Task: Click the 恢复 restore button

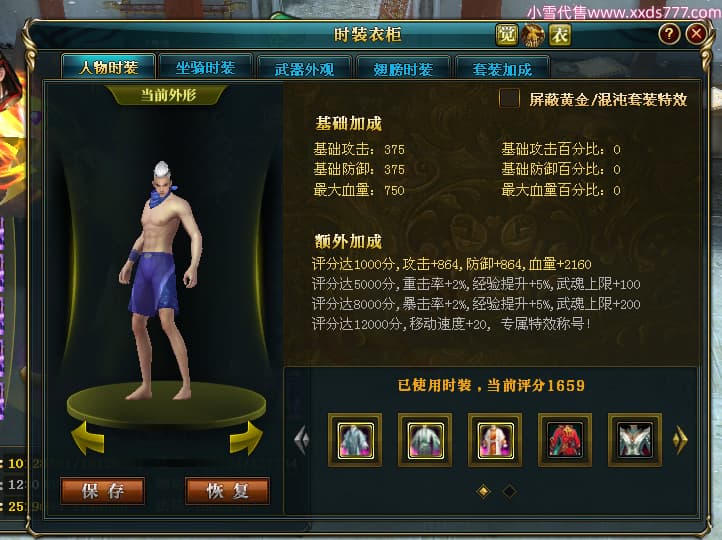Action: (227, 491)
